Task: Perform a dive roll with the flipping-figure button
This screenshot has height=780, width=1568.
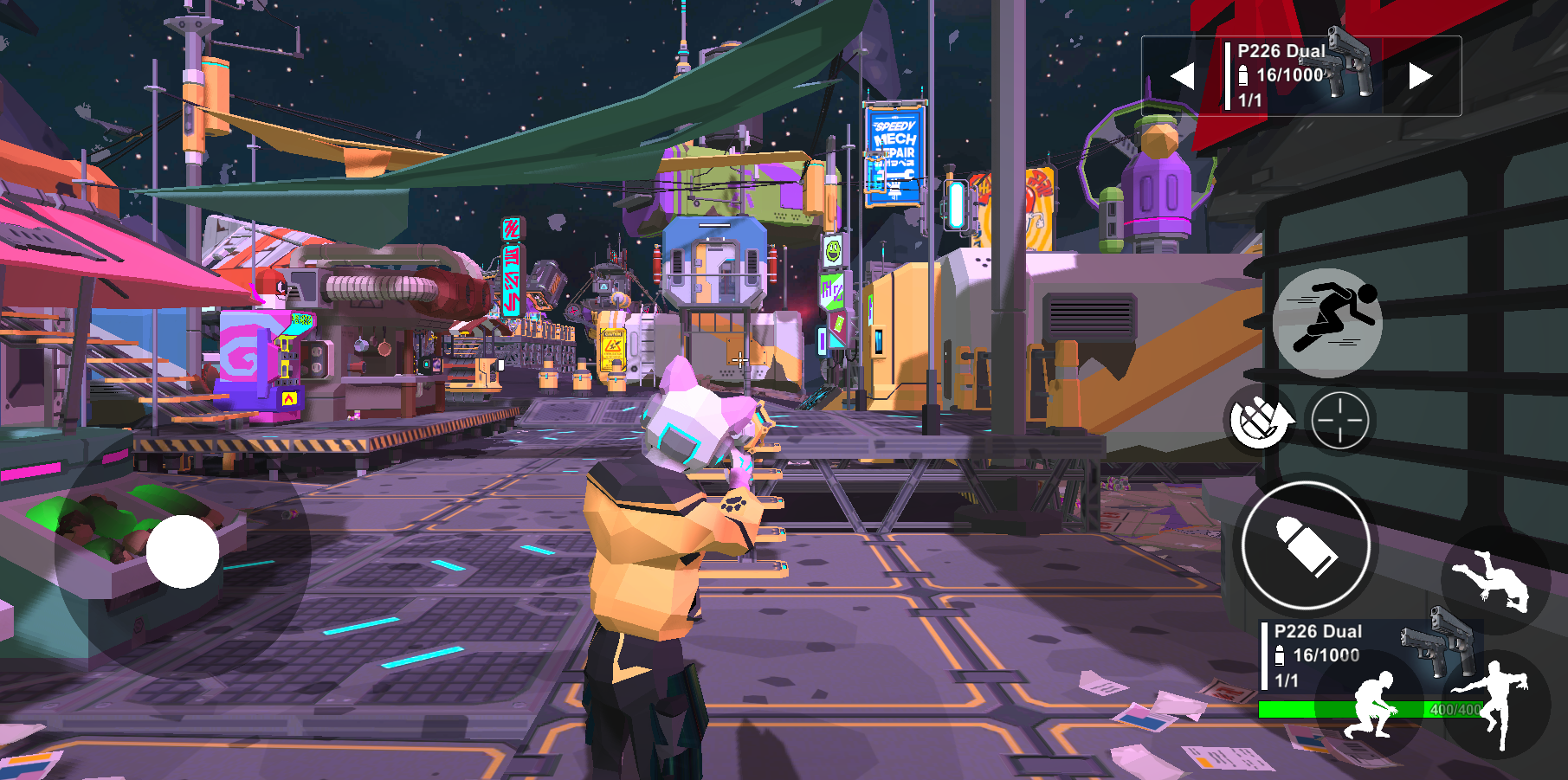Action: pyautogui.click(x=1494, y=580)
